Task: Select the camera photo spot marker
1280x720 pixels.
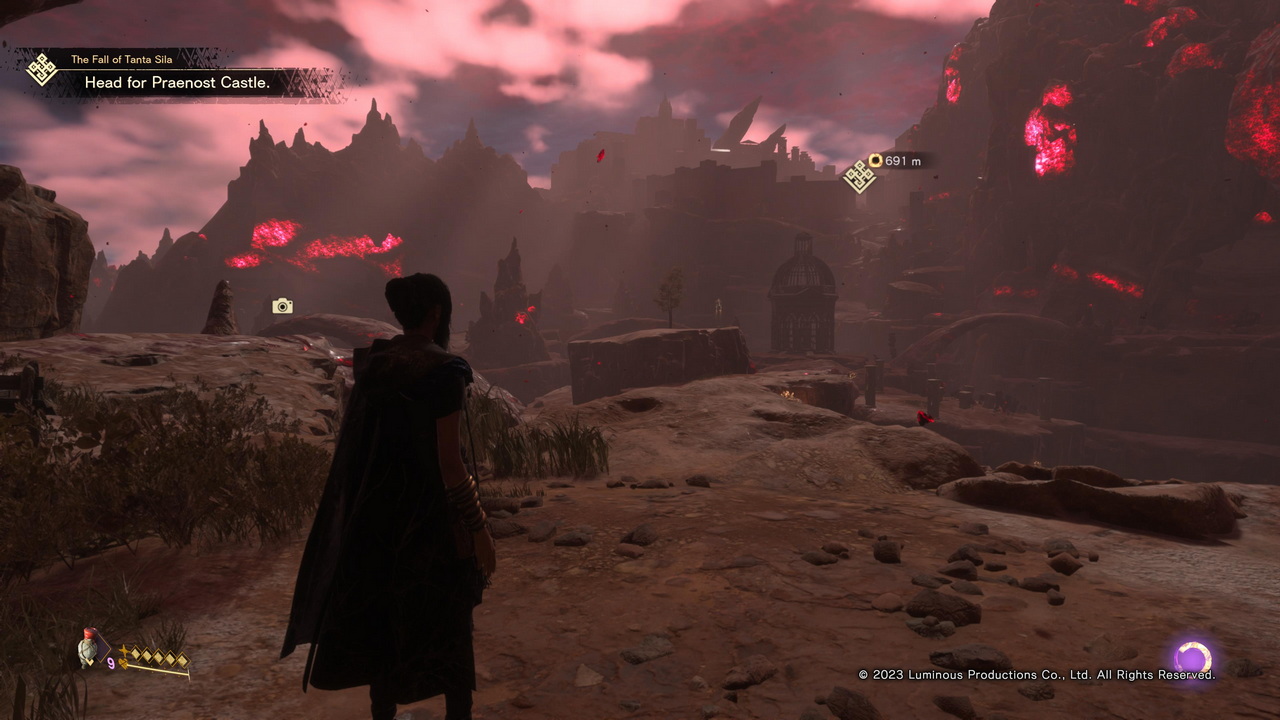Action: (282, 306)
